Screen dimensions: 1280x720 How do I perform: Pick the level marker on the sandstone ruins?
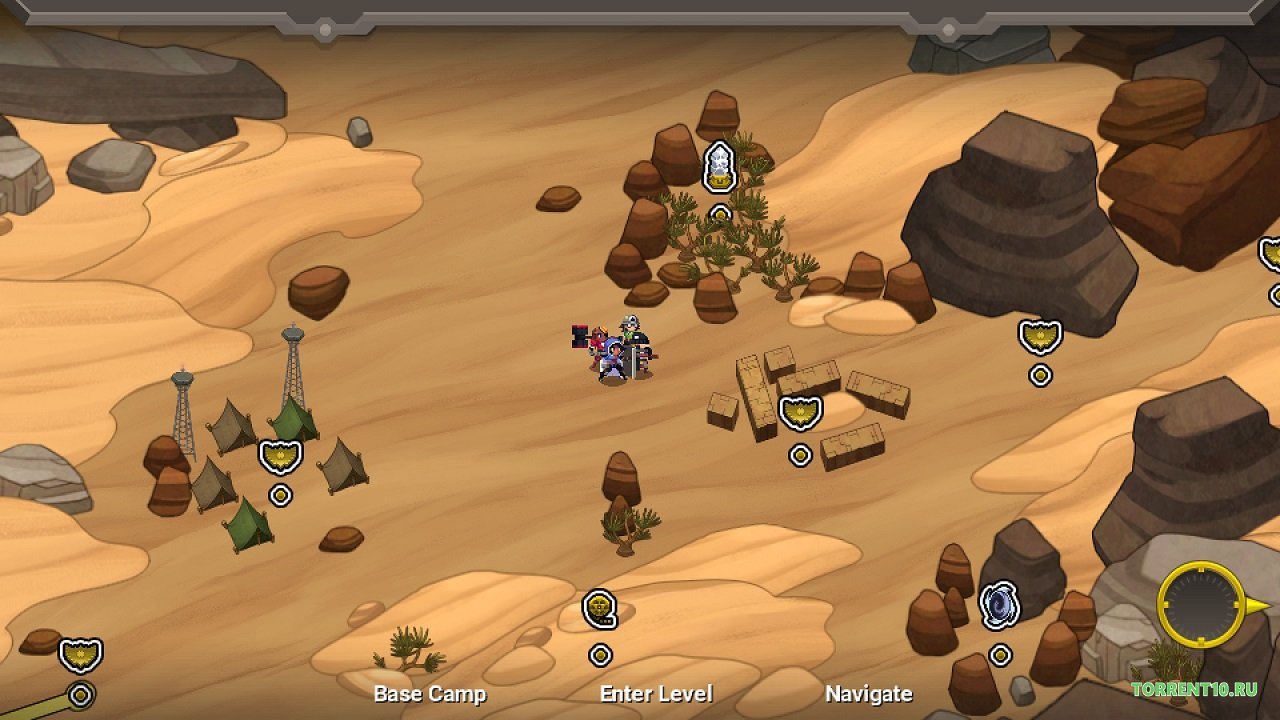800,413
